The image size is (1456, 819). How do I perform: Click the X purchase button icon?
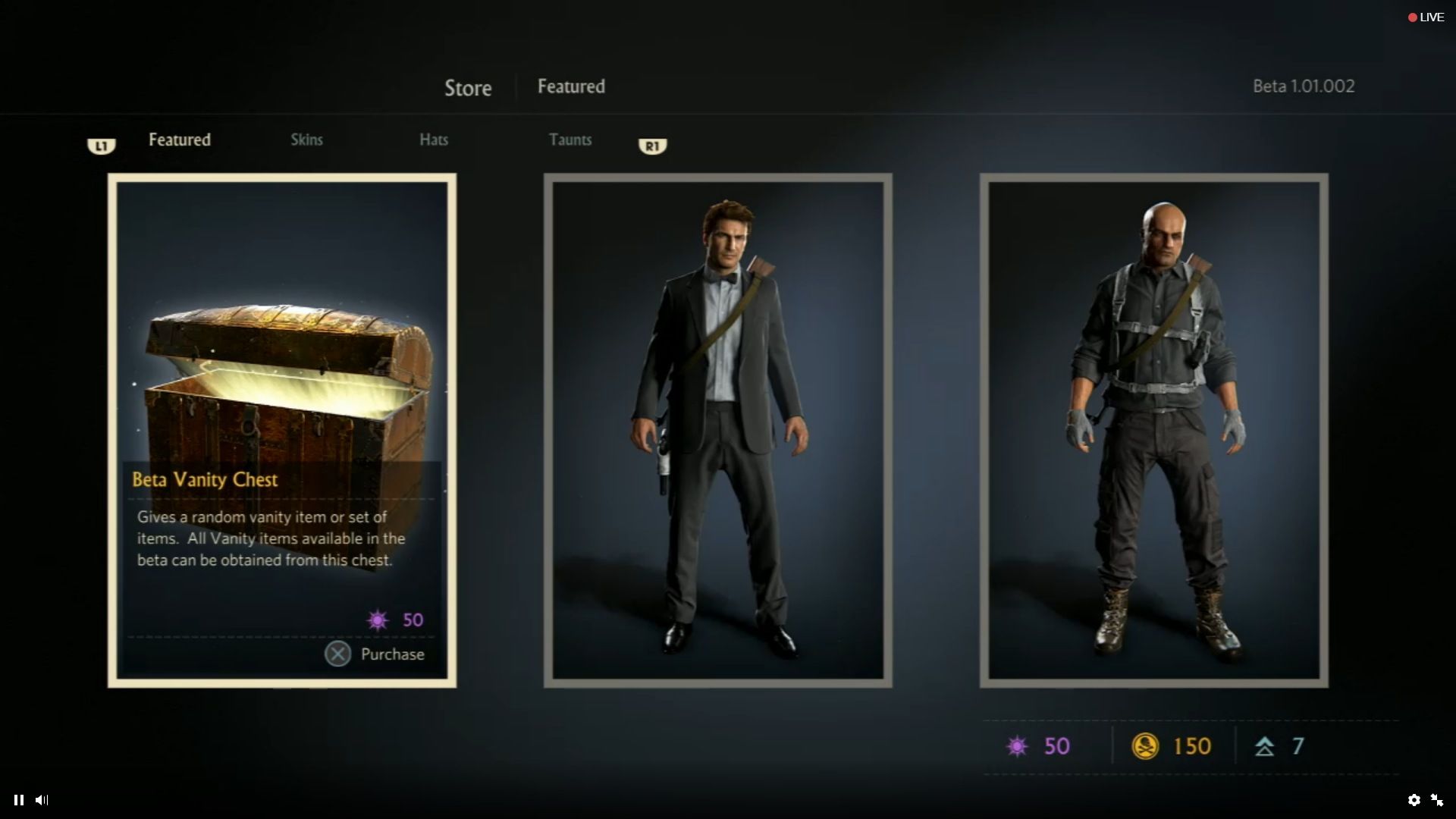click(x=338, y=654)
